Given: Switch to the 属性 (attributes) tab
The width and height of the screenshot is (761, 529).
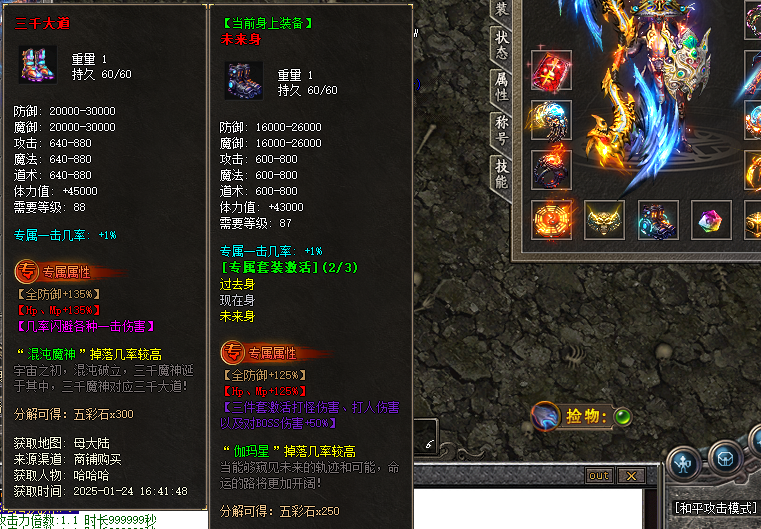Looking at the screenshot, I should pyautogui.click(x=501, y=86).
